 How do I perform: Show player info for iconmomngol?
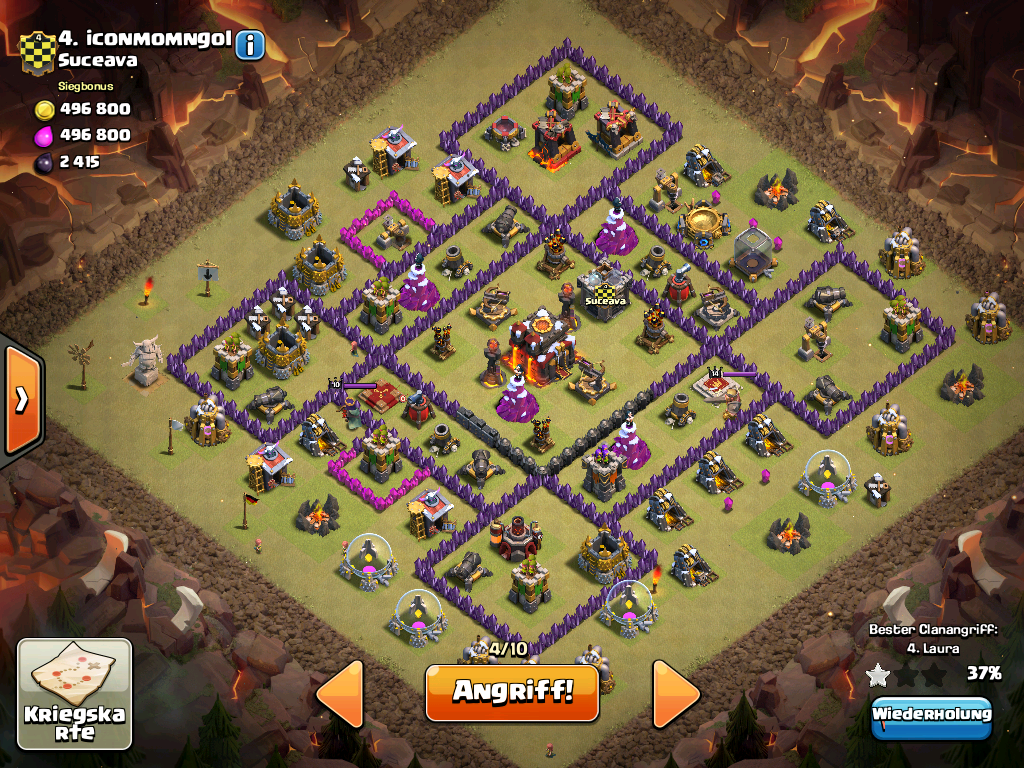(x=250, y=44)
